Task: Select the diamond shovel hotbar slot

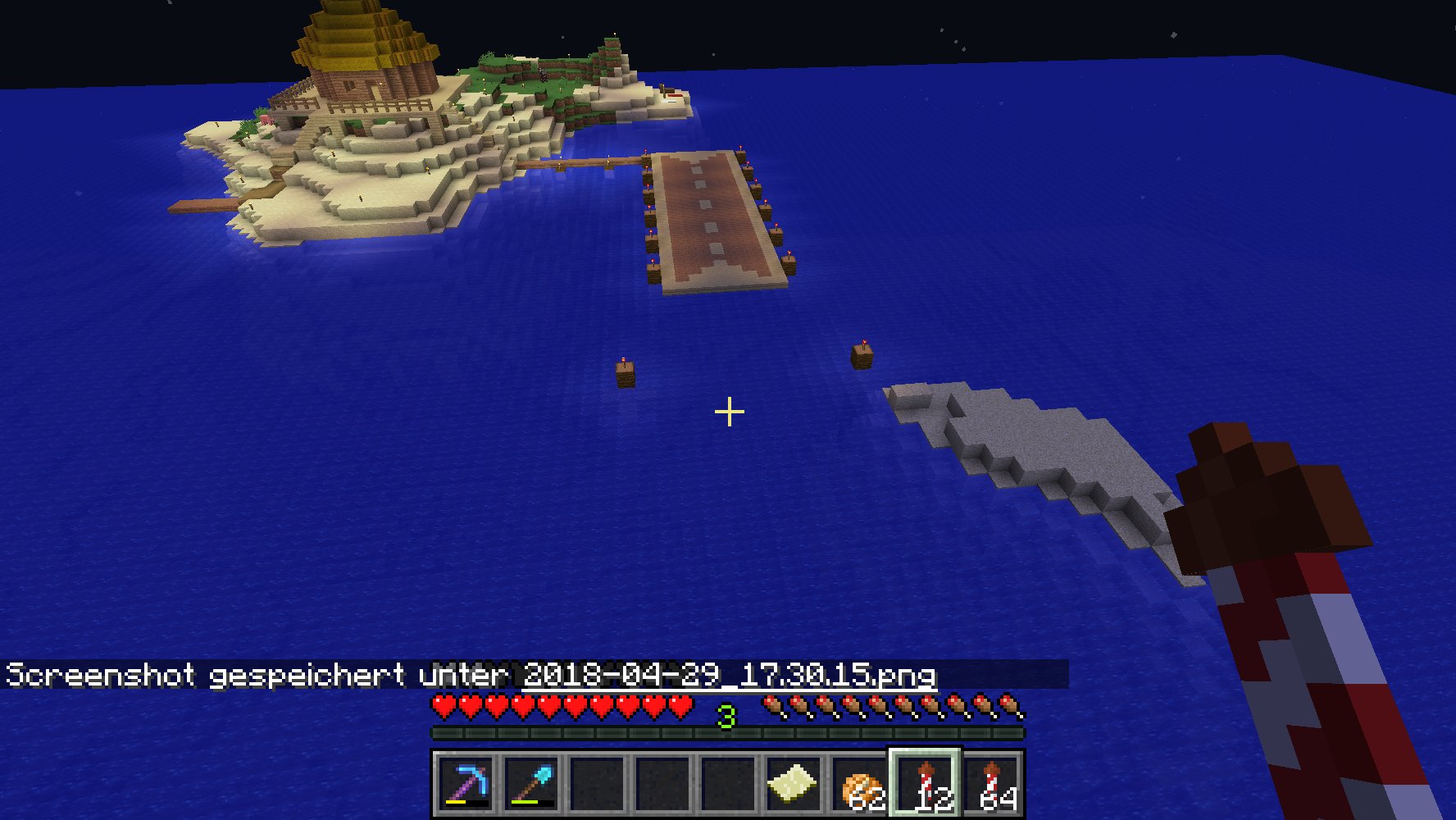Action: pos(531,784)
